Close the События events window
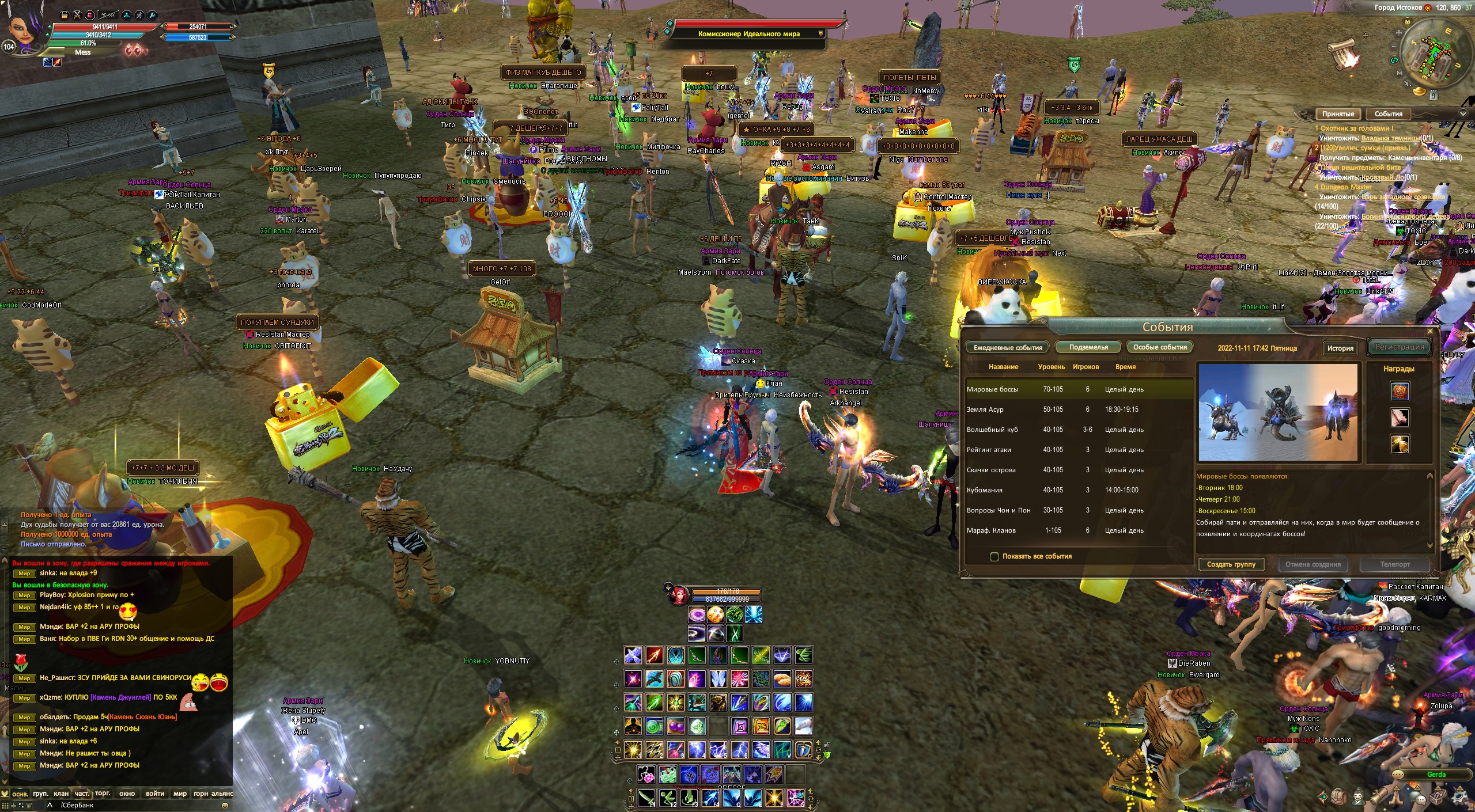The image size is (1475, 812). (x=1429, y=332)
